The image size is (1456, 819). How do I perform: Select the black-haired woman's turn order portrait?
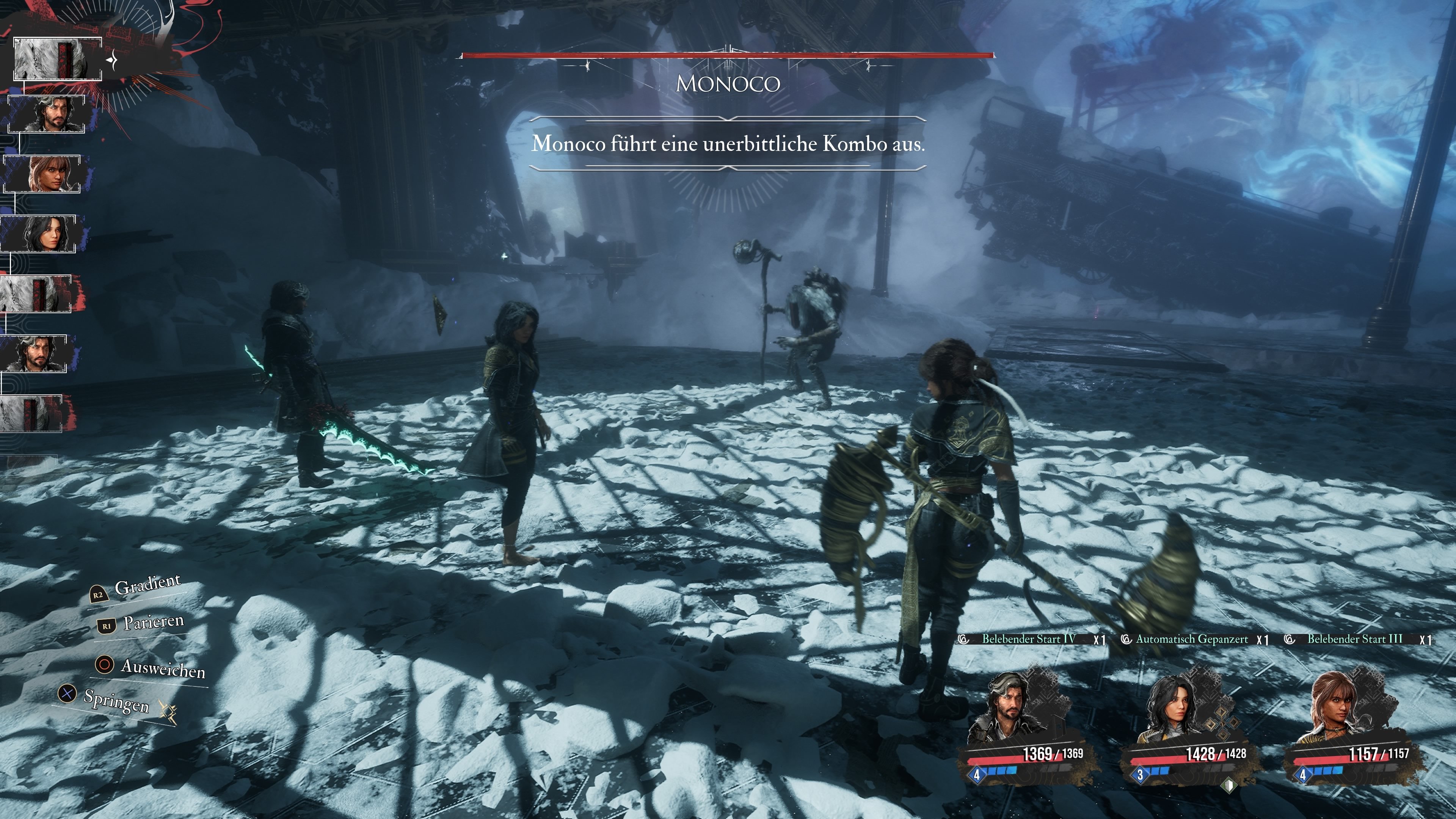pyautogui.click(x=39, y=234)
